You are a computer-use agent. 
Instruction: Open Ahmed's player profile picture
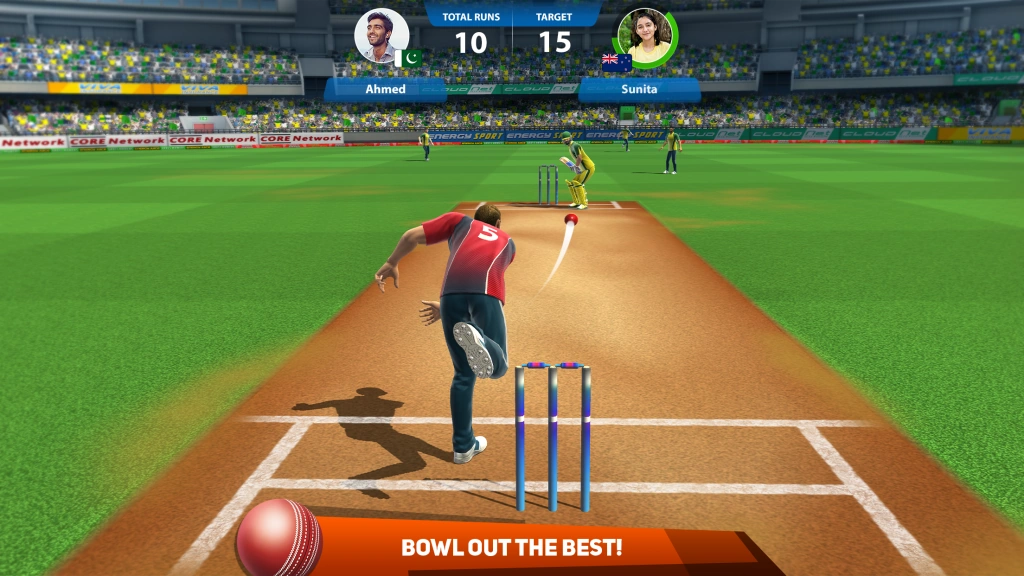[x=381, y=36]
